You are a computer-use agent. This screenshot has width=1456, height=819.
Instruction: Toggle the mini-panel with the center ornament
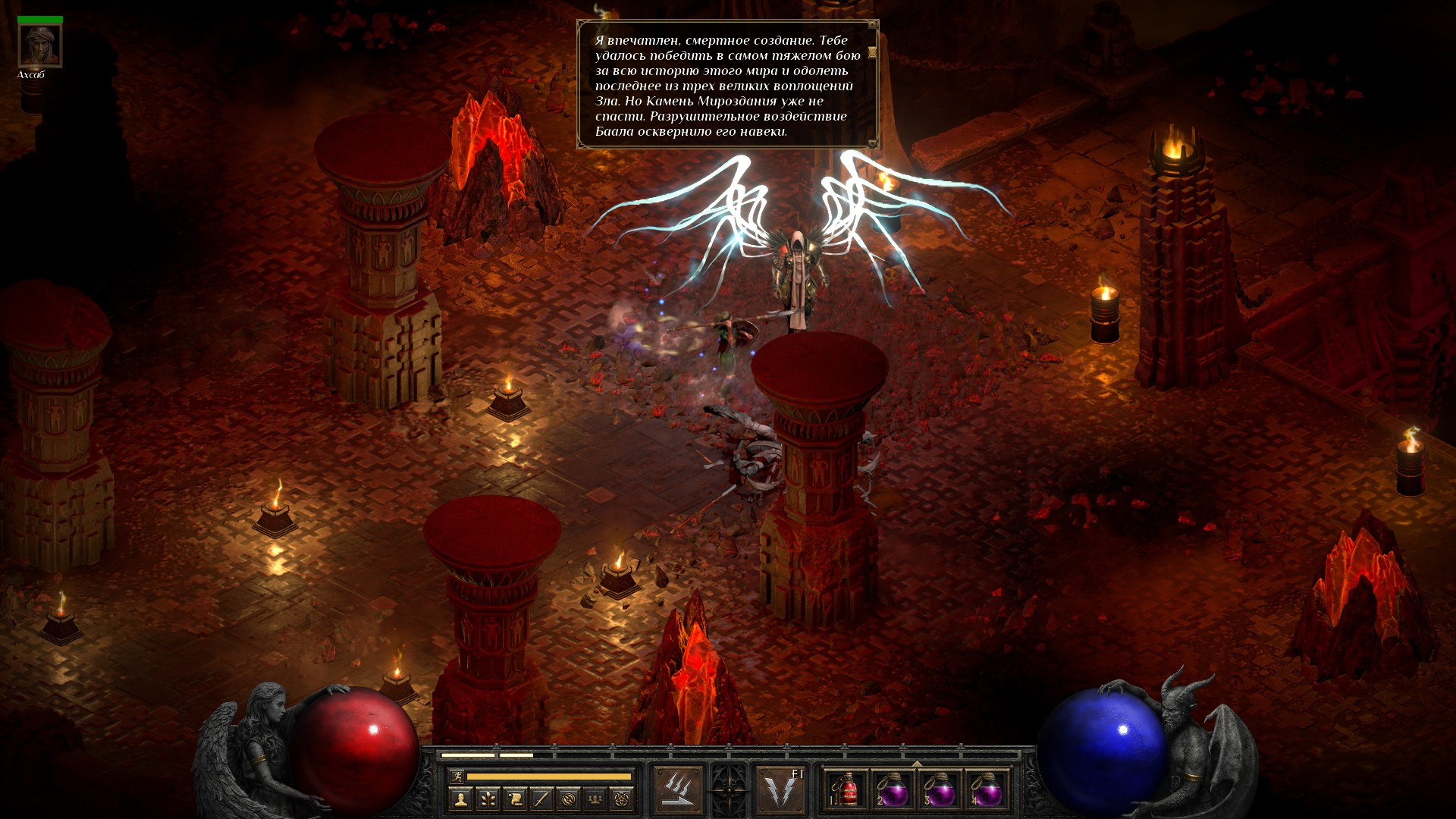coord(730,790)
